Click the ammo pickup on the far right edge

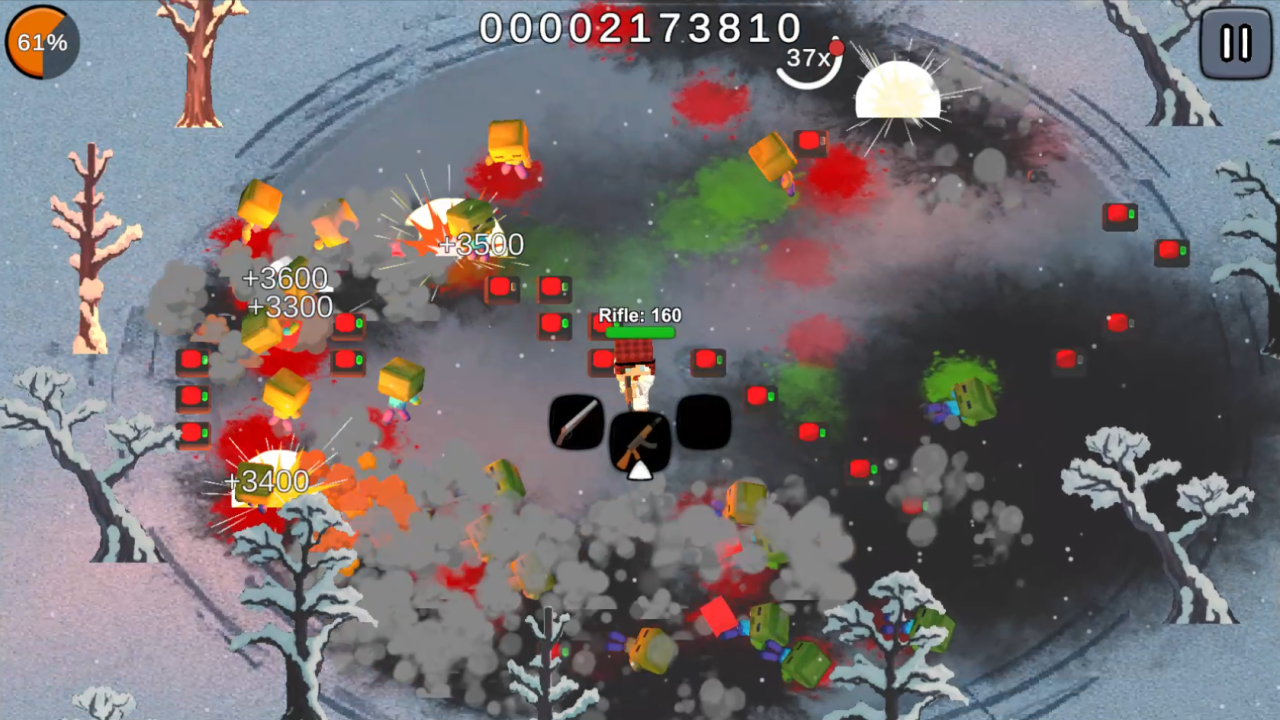click(1170, 251)
